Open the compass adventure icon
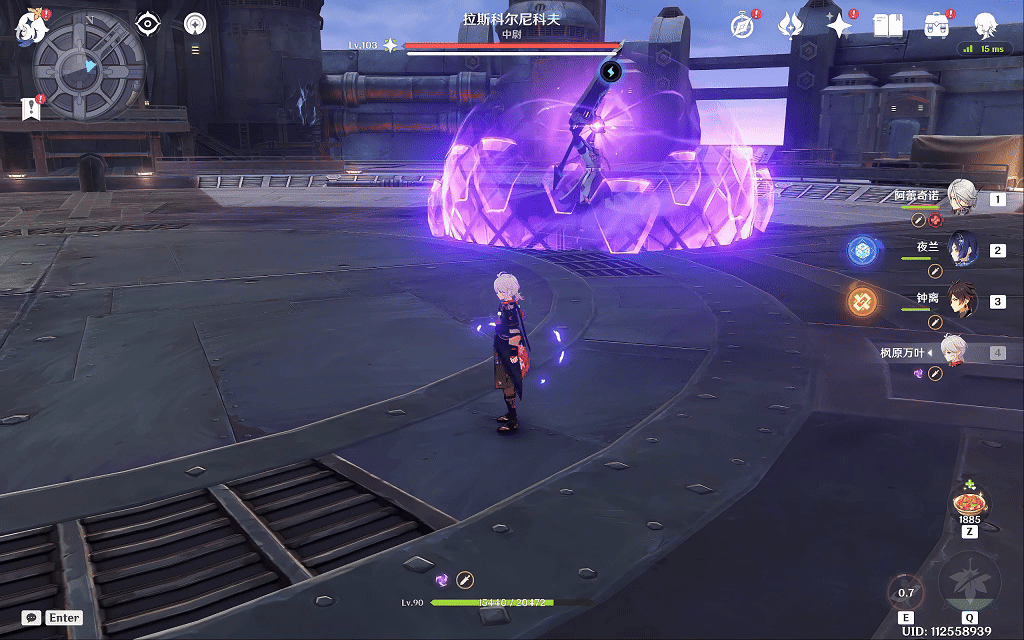 [x=742, y=25]
